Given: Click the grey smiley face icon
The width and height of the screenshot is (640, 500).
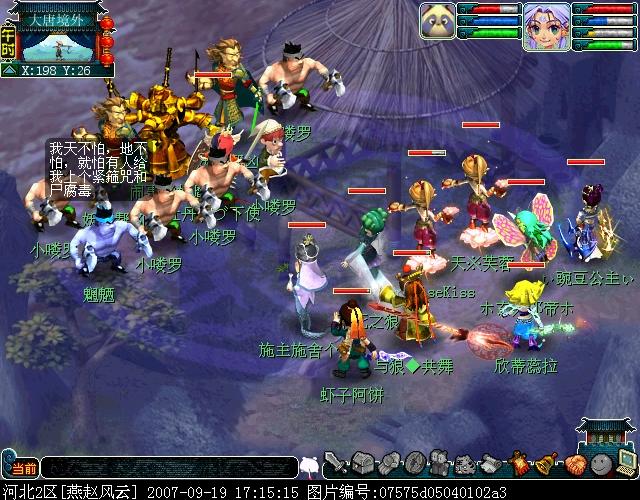Looking at the screenshot, I should [600, 464].
